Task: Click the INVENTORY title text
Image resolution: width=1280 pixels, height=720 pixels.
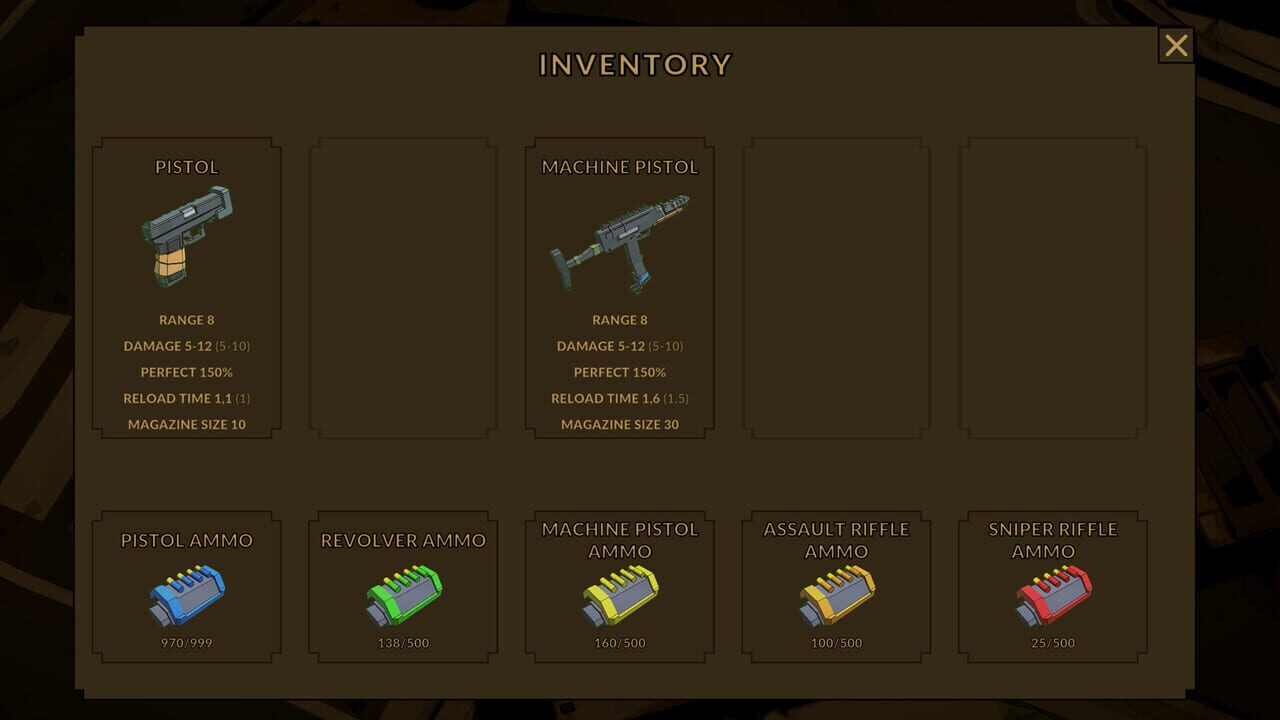Action: click(634, 64)
